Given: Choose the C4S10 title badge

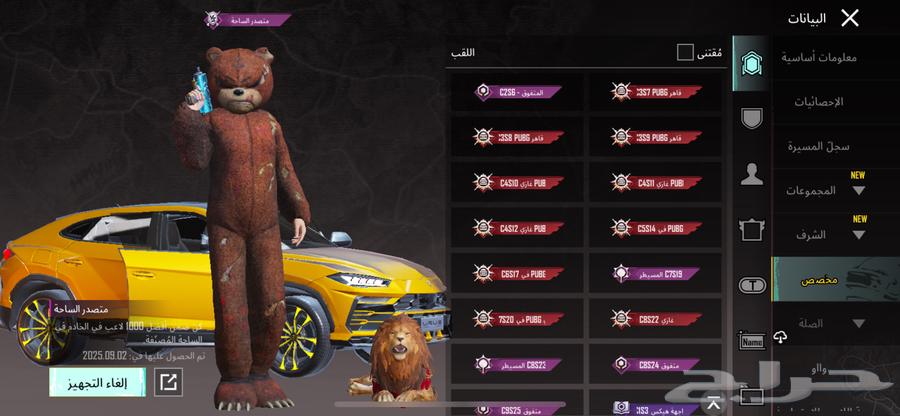Looking at the screenshot, I should point(518,182).
